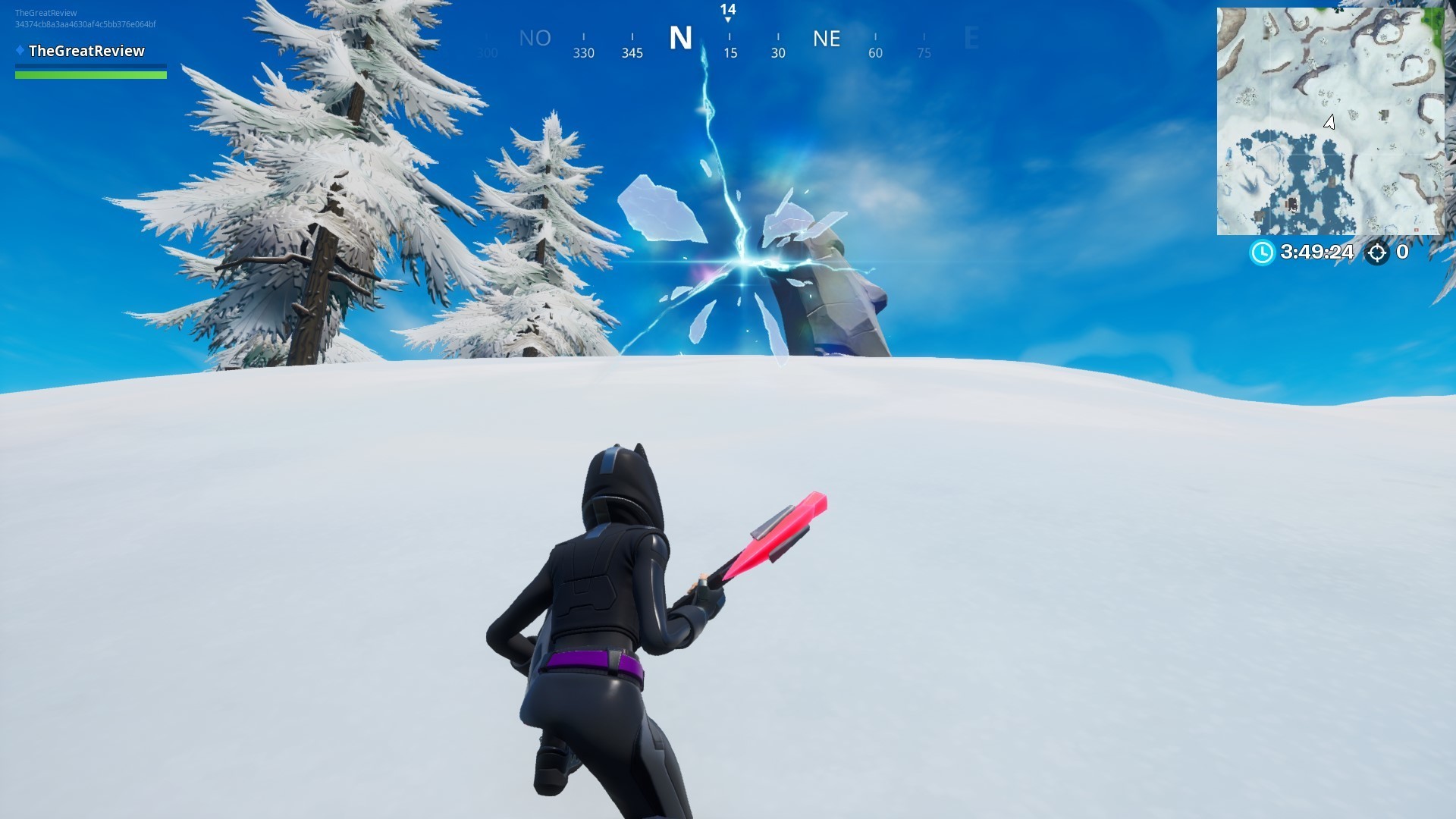Click the compass bearing 345
The image size is (1456, 819).
pos(632,53)
